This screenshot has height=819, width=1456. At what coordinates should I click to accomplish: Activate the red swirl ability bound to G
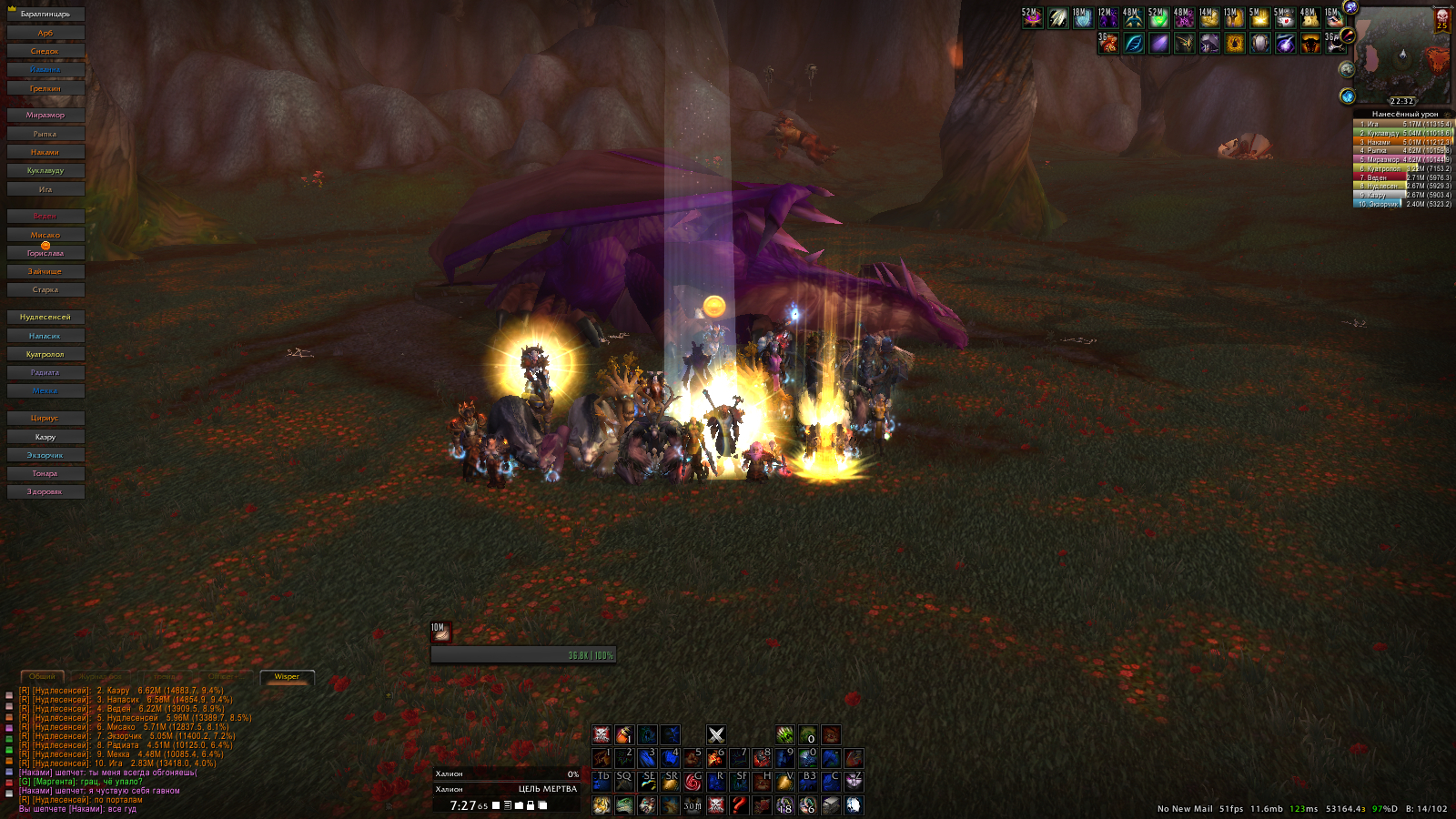[x=693, y=782]
